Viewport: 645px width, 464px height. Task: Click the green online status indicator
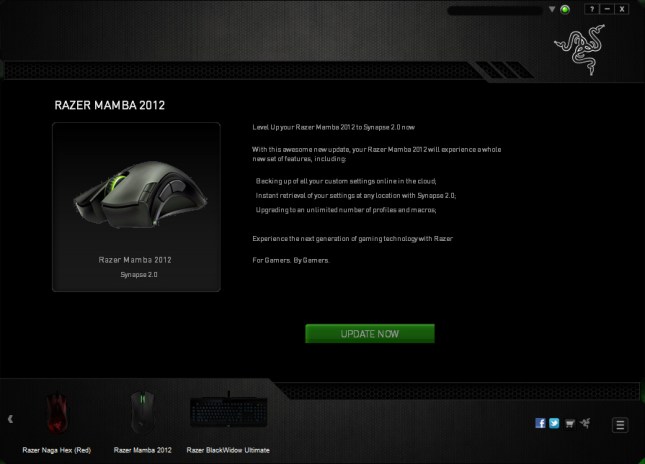click(565, 10)
